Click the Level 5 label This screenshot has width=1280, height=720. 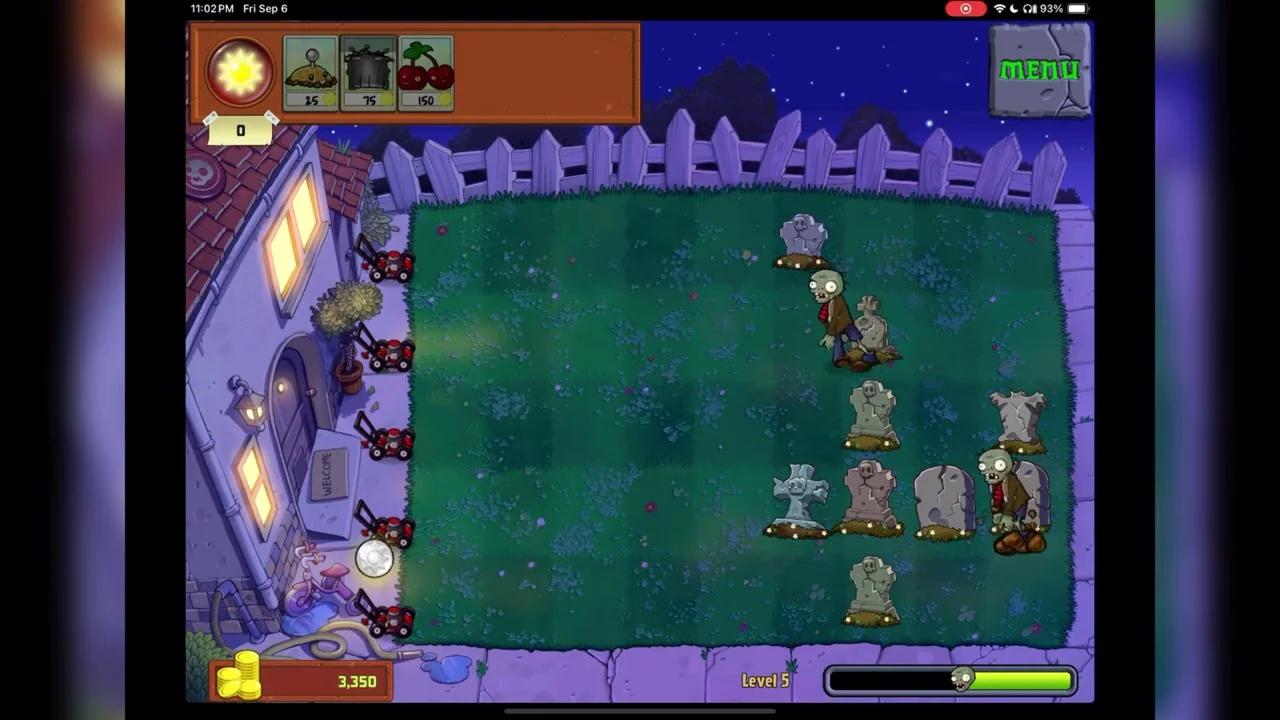coord(765,680)
